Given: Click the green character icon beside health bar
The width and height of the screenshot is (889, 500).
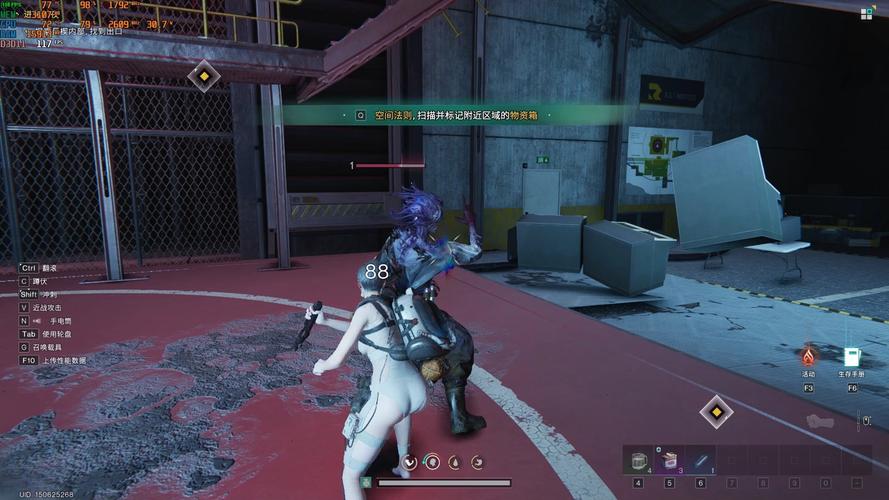Looking at the screenshot, I should pyautogui.click(x=367, y=482).
